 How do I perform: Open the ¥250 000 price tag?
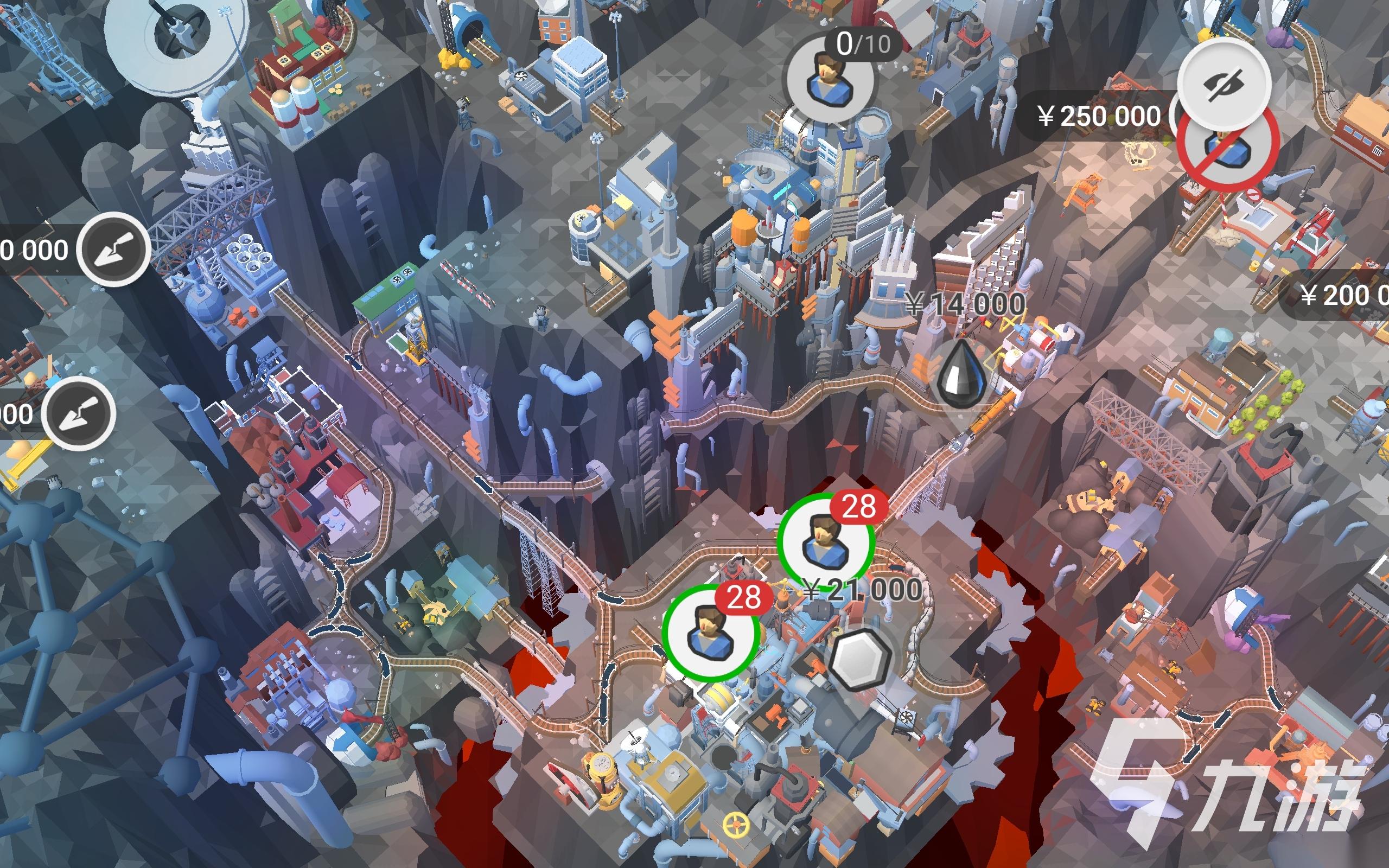(x=1098, y=117)
